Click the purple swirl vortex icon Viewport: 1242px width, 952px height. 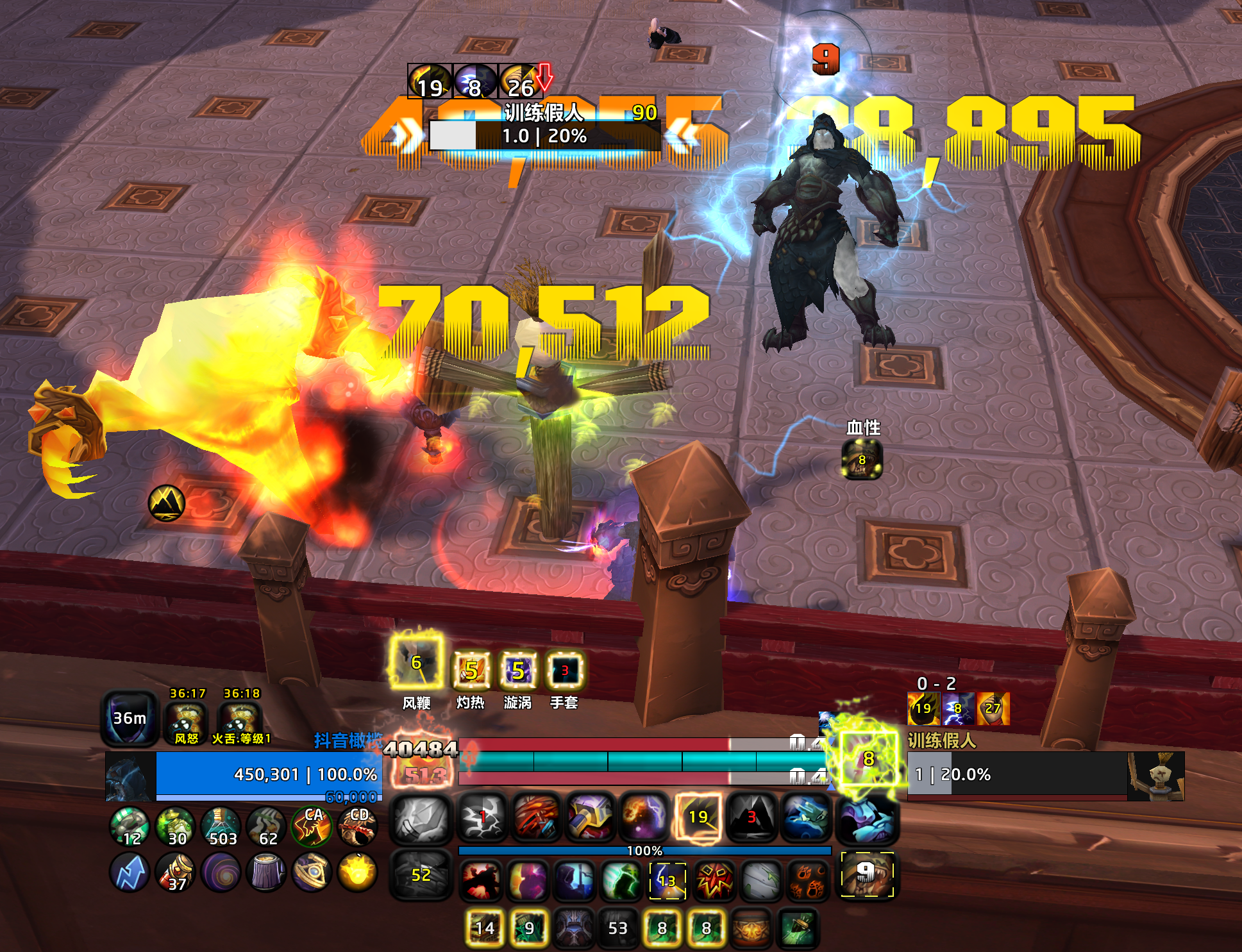(x=220, y=873)
